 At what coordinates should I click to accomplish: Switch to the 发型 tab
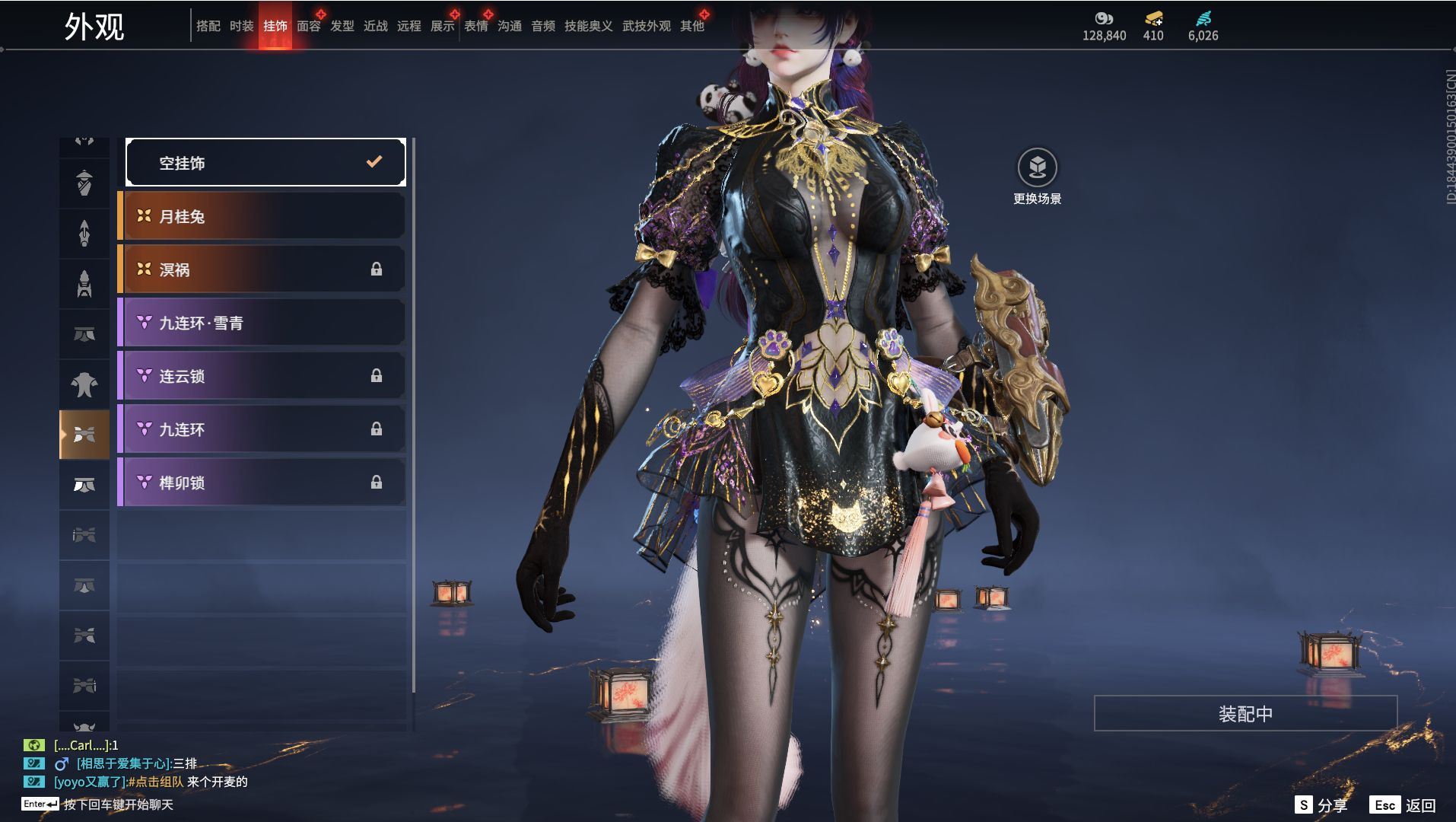point(342,26)
